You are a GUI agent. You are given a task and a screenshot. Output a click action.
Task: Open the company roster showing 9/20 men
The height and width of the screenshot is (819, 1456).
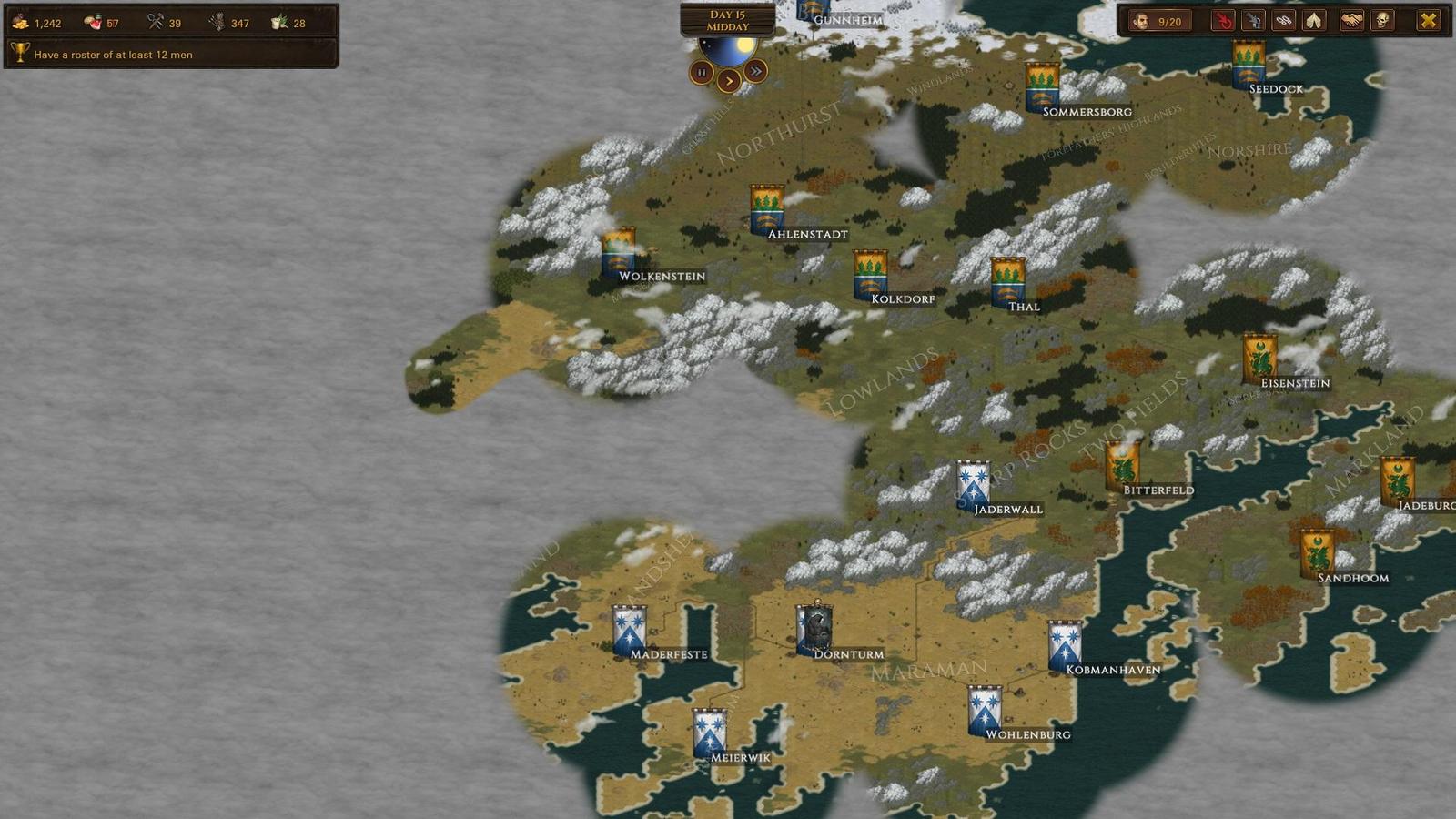1162,22
